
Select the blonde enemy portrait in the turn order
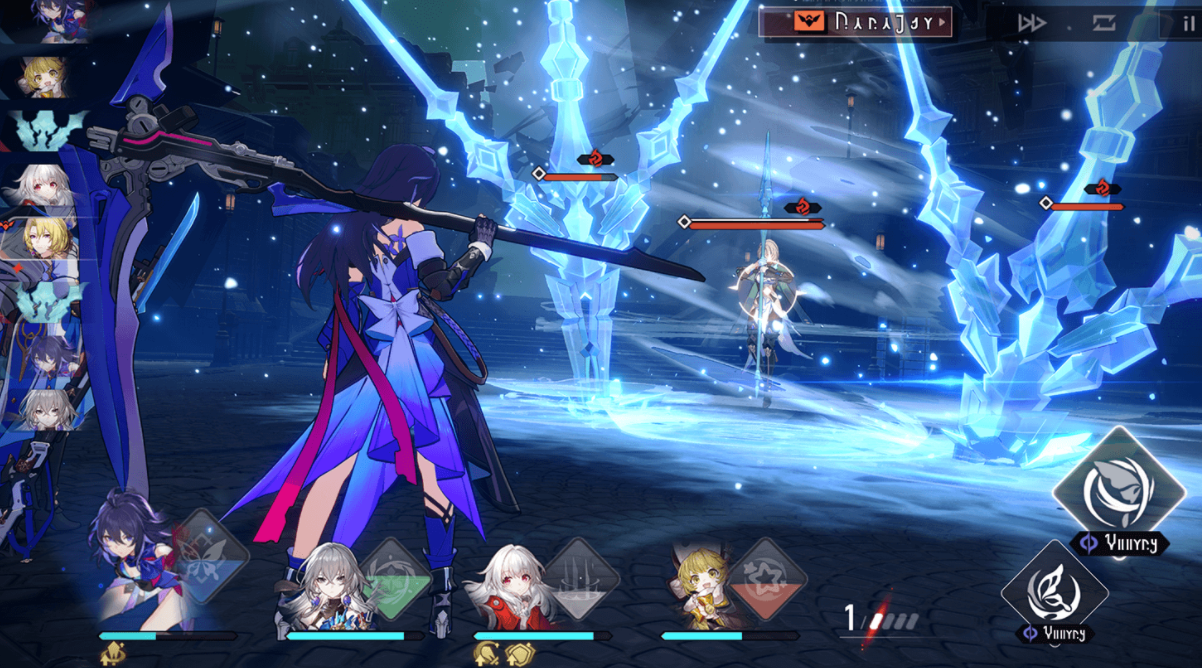coord(45,238)
